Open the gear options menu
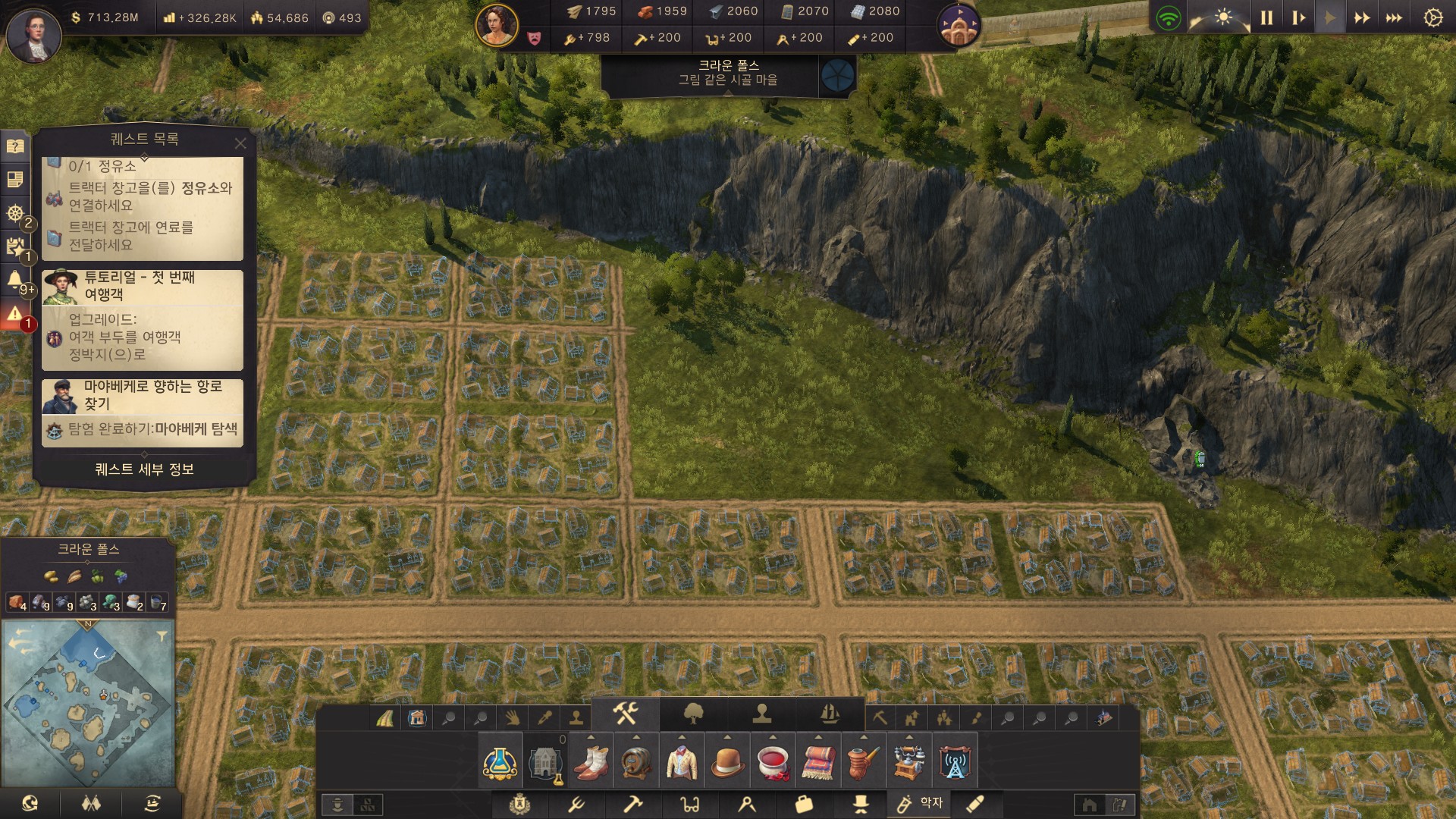The image size is (1456, 819). pyautogui.click(x=1432, y=18)
